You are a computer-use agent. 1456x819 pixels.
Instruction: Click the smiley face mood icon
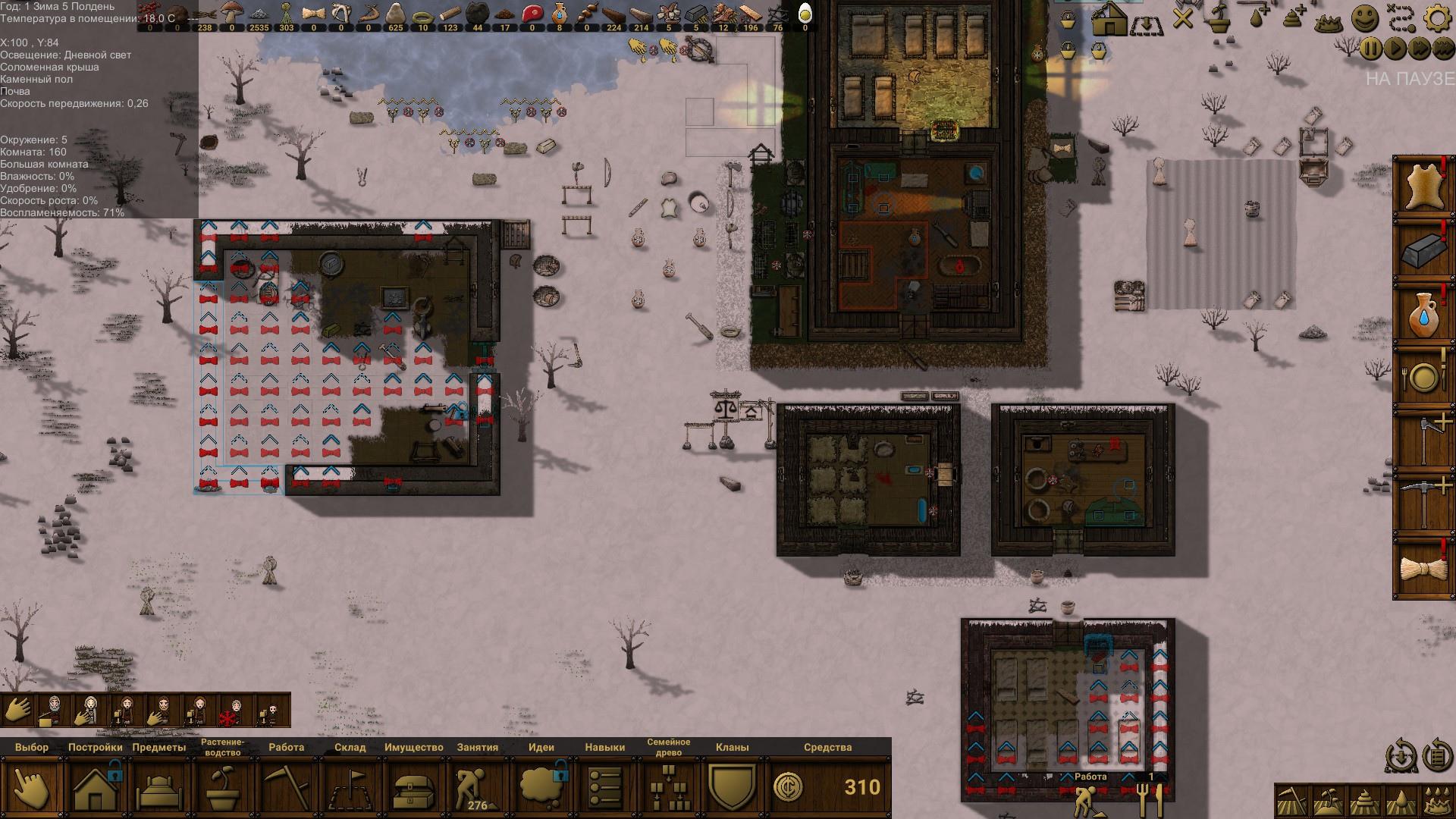[x=1365, y=18]
